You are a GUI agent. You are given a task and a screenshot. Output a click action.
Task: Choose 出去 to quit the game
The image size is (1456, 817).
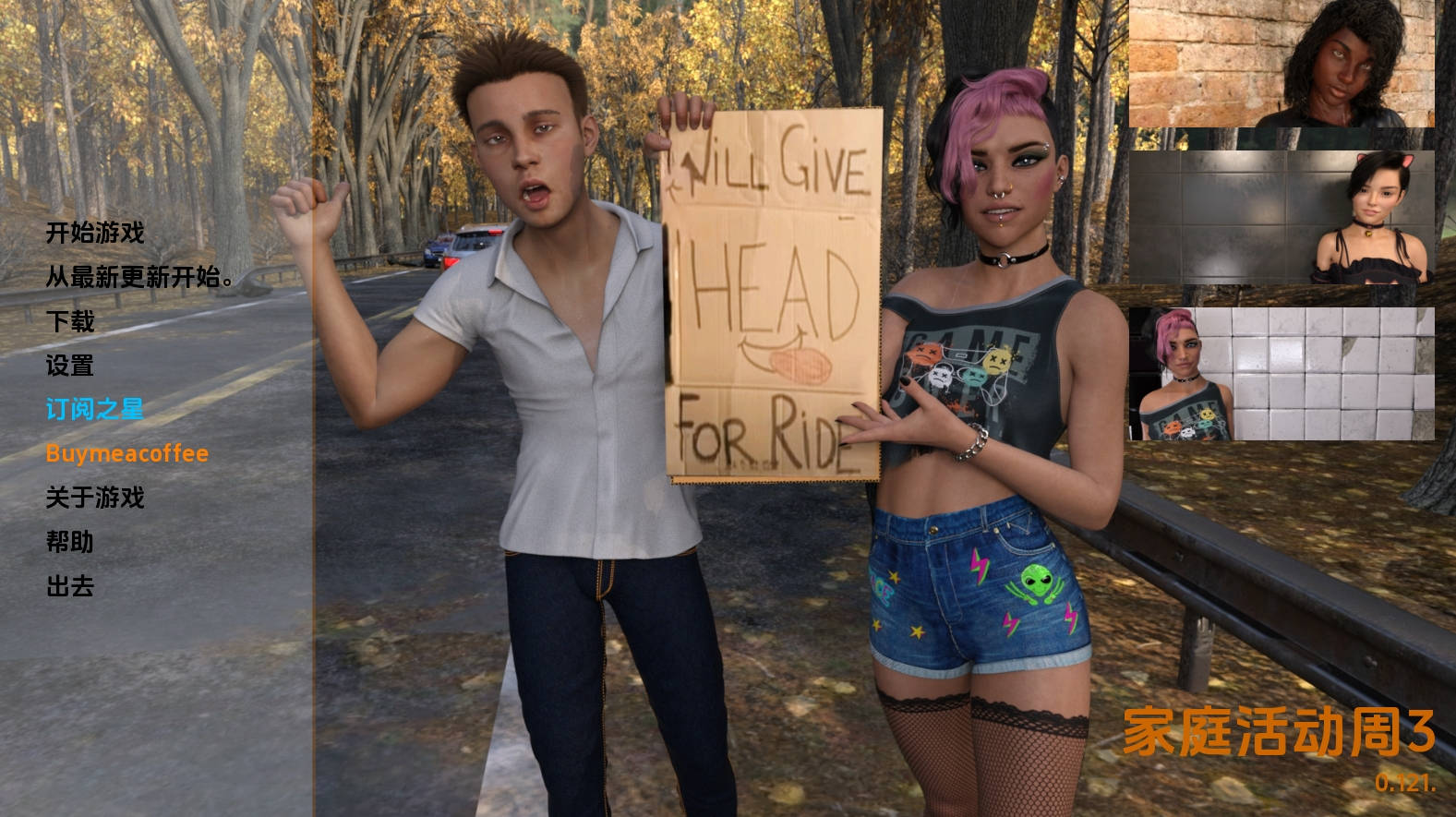70,586
